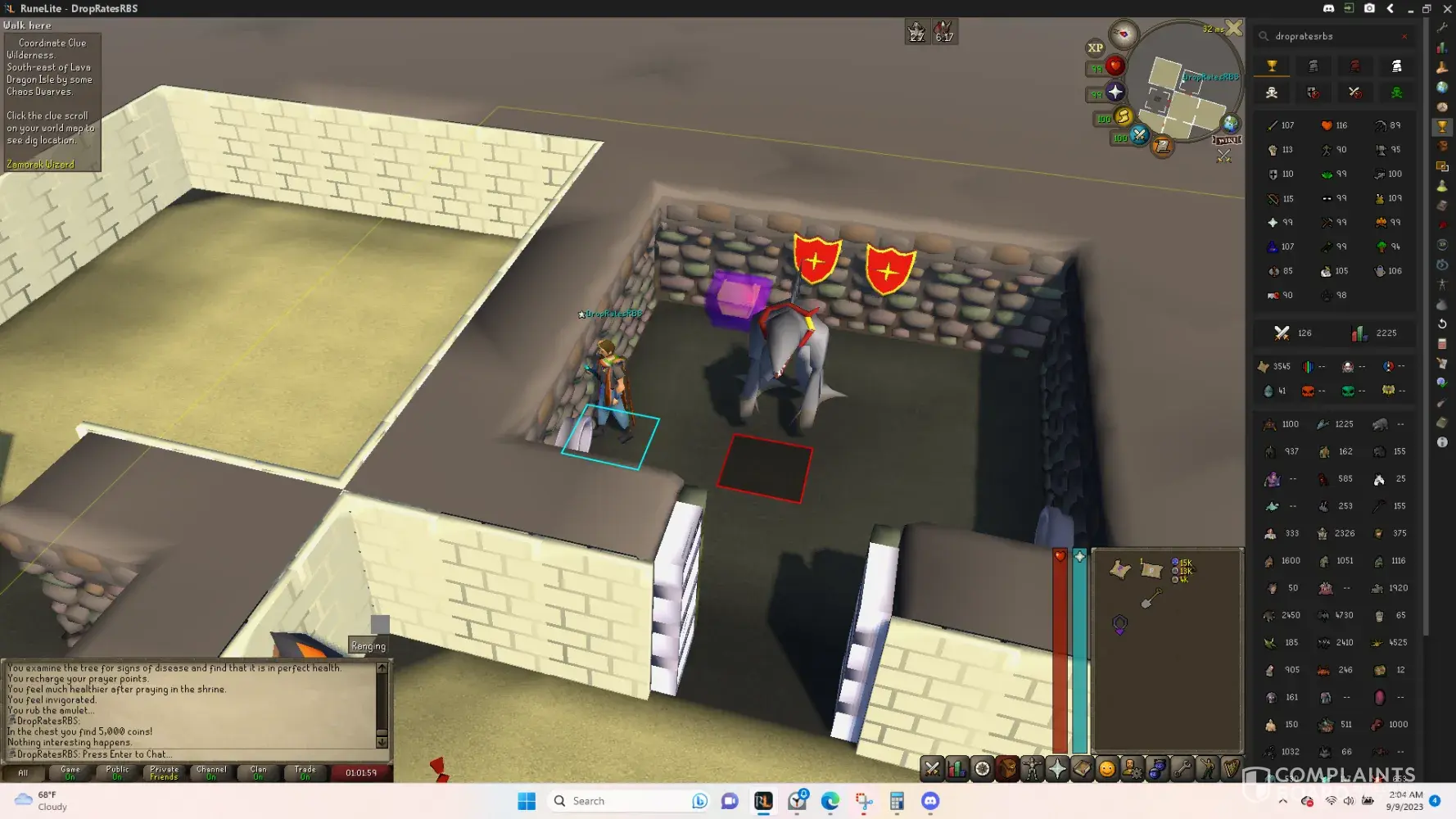The image size is (1456, 819).
Task: Toggle the Game chat filter
Action: point(70,772)
